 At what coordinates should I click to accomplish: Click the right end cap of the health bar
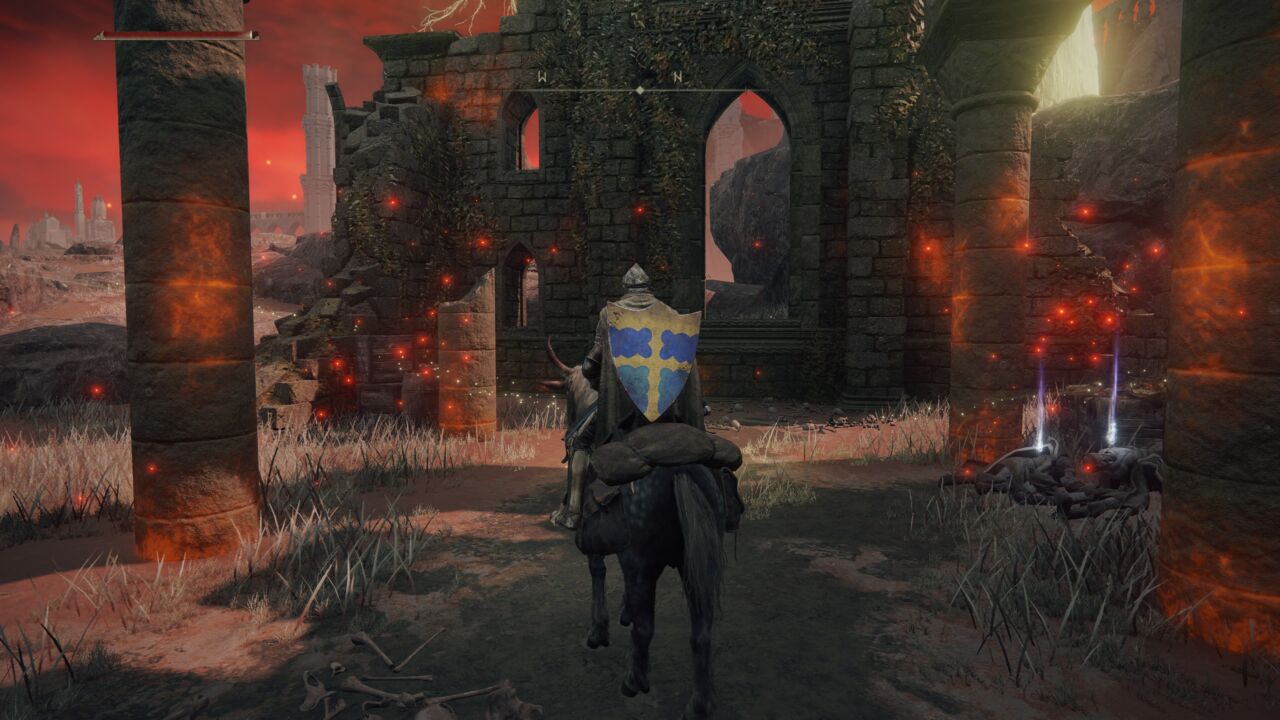[x=253, y=32]
